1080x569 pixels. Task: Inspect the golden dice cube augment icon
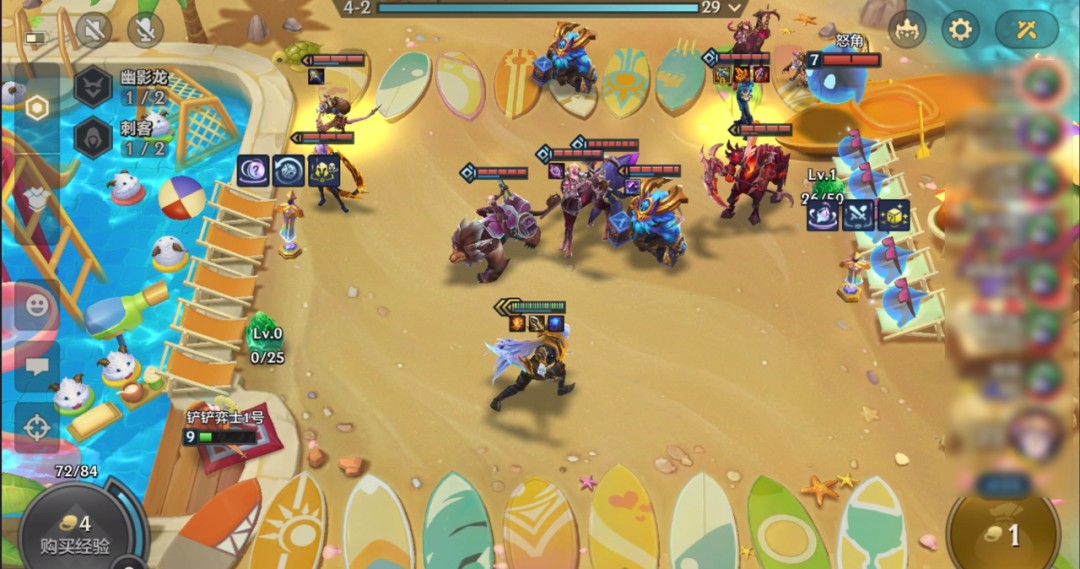point(893,215)
